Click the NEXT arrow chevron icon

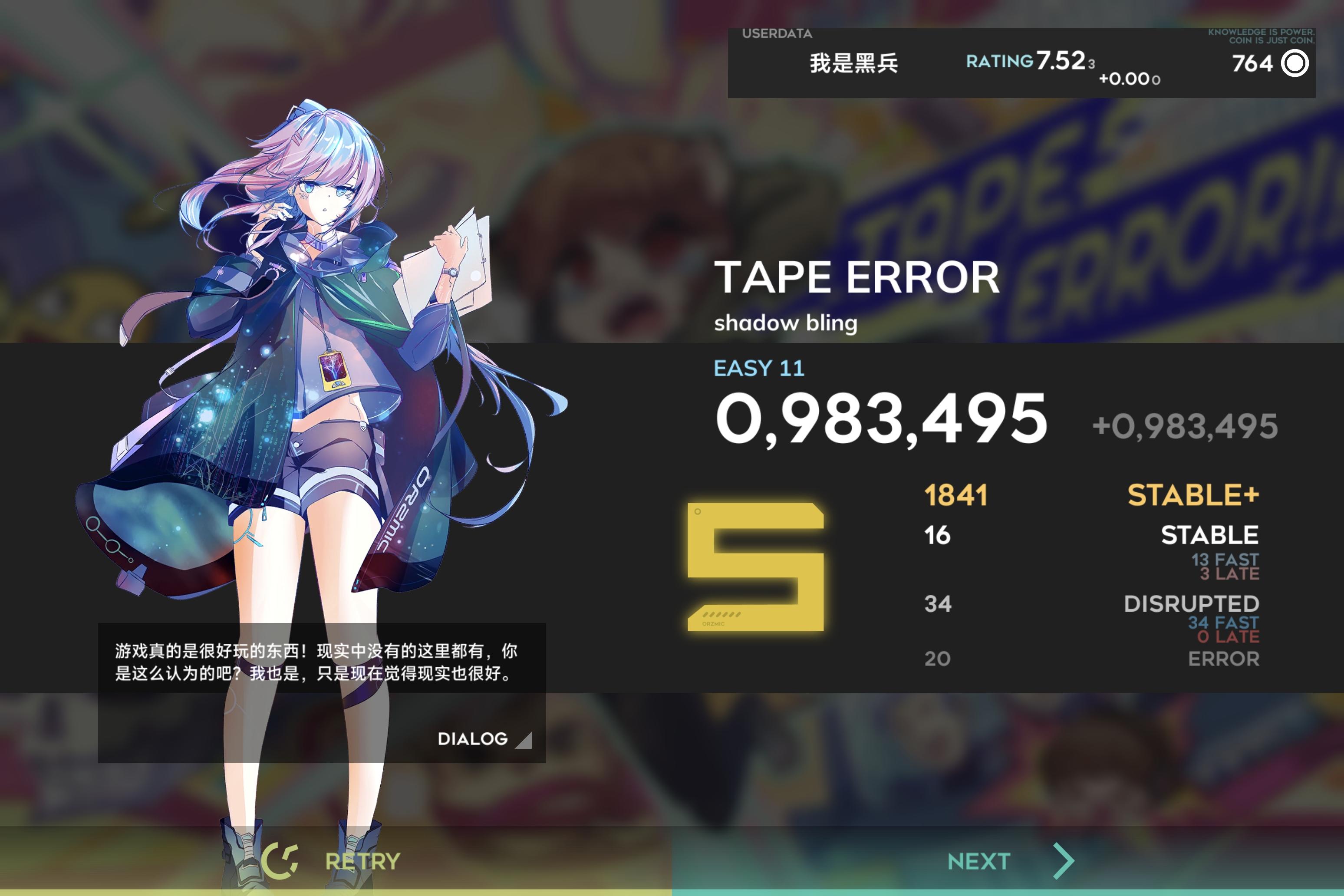click(1064, 860)
